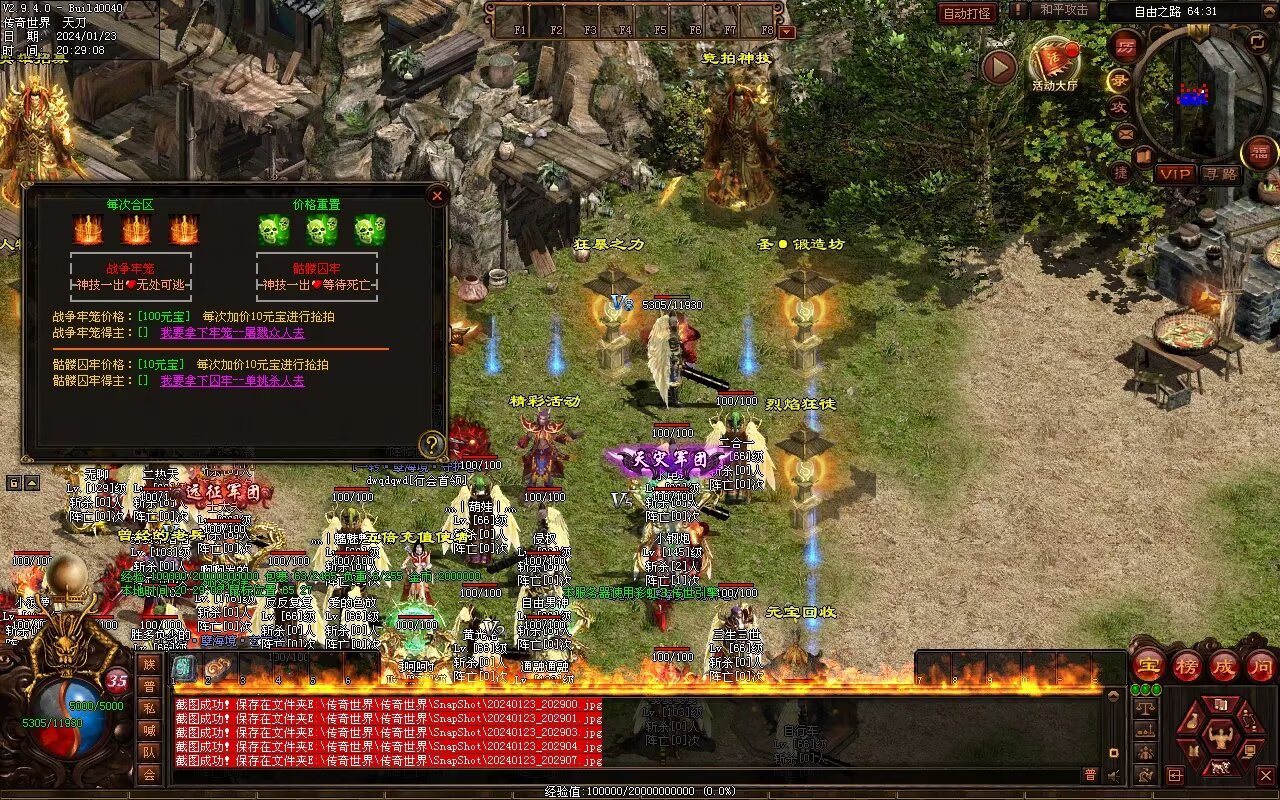Screen dimensions: 1280x800
Task: Click the round play arrow button
Action: coord(998,67)
